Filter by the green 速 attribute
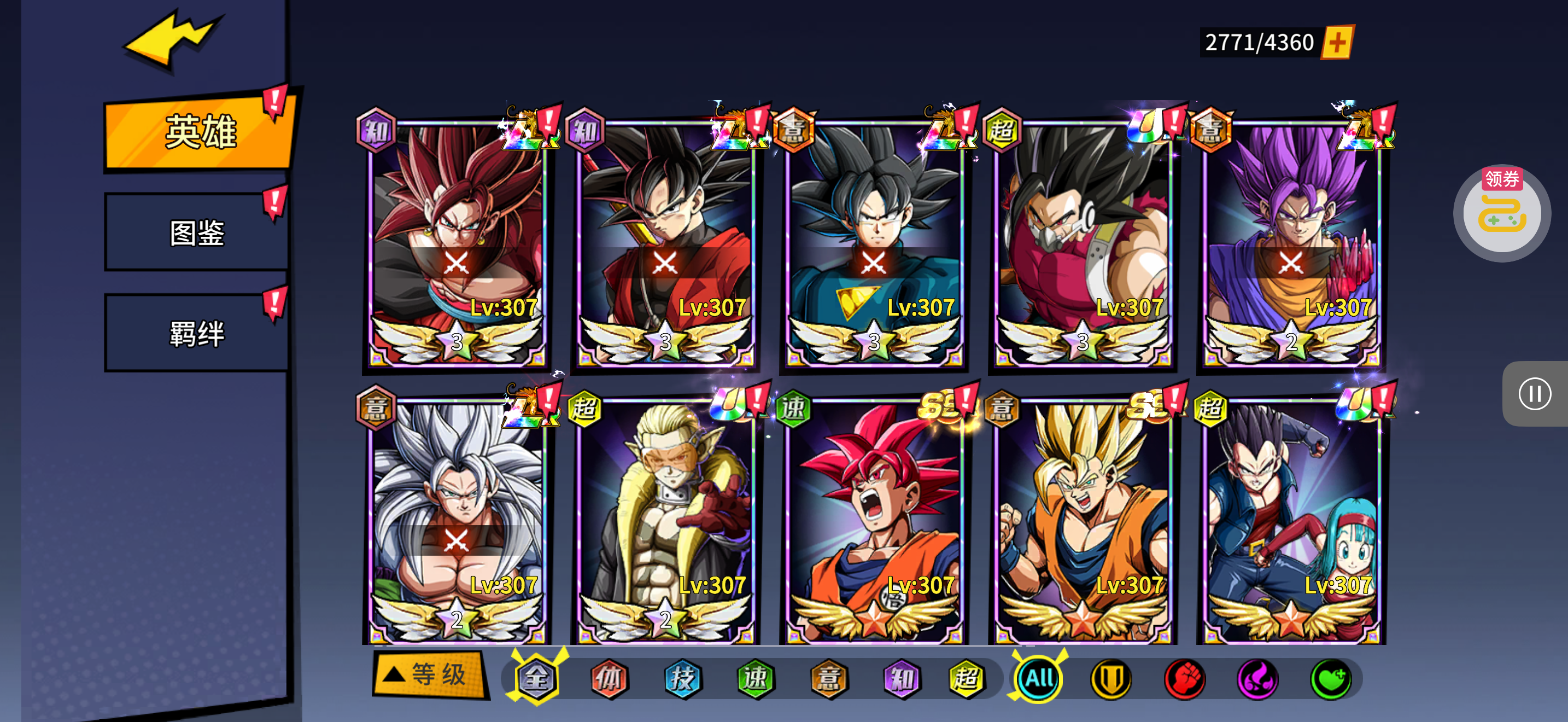1568x722 pixels. click(756, 678)
